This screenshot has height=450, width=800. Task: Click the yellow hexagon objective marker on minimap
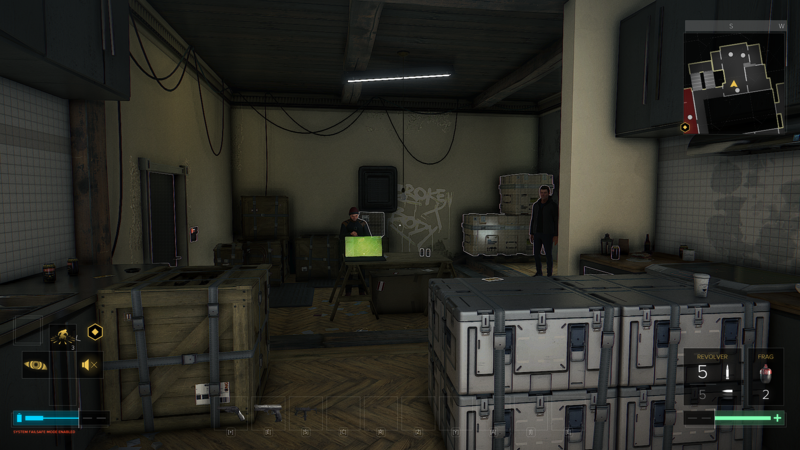pos(684,127)
